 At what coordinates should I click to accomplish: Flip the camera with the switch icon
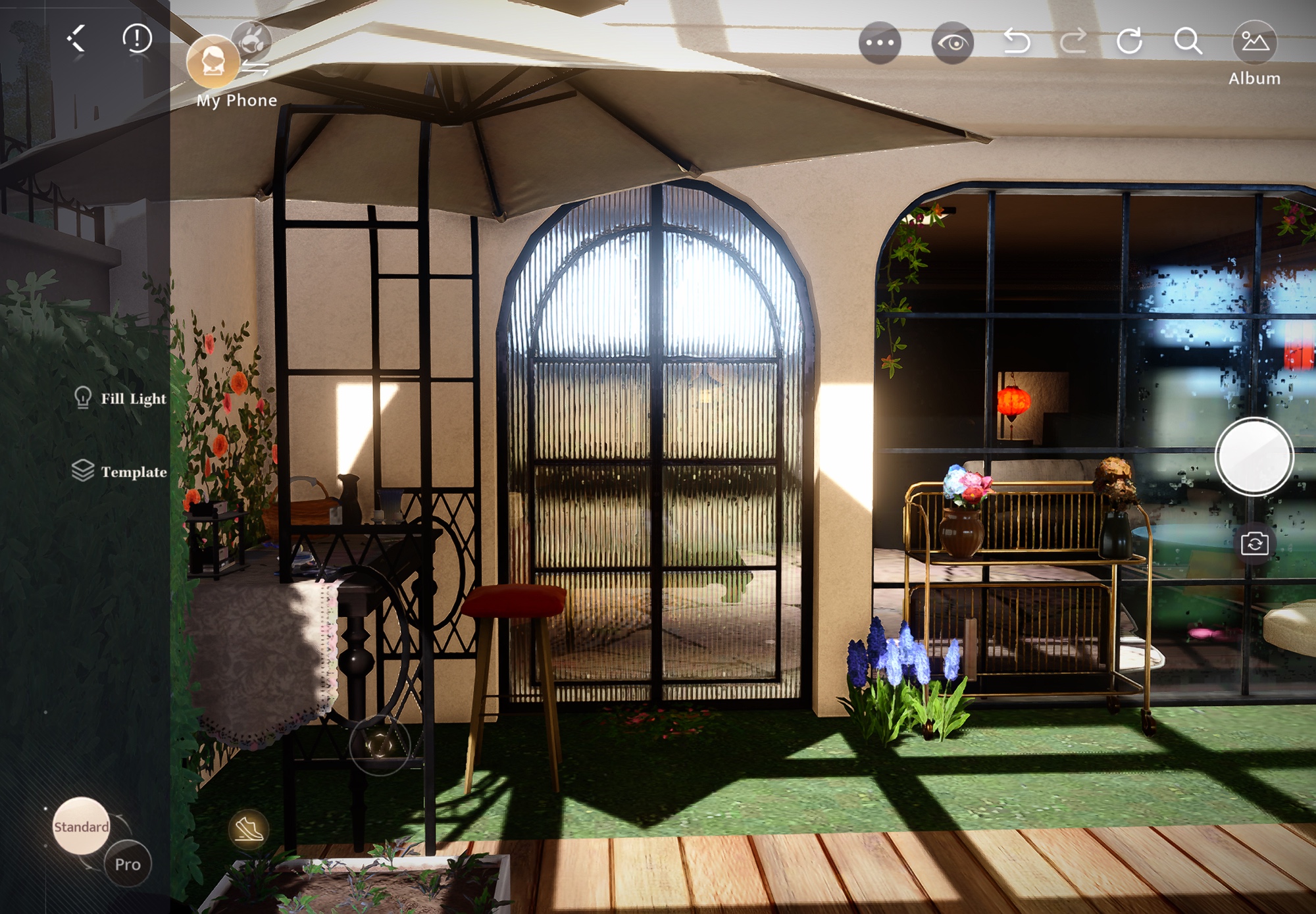click(x=1254, y=544)
